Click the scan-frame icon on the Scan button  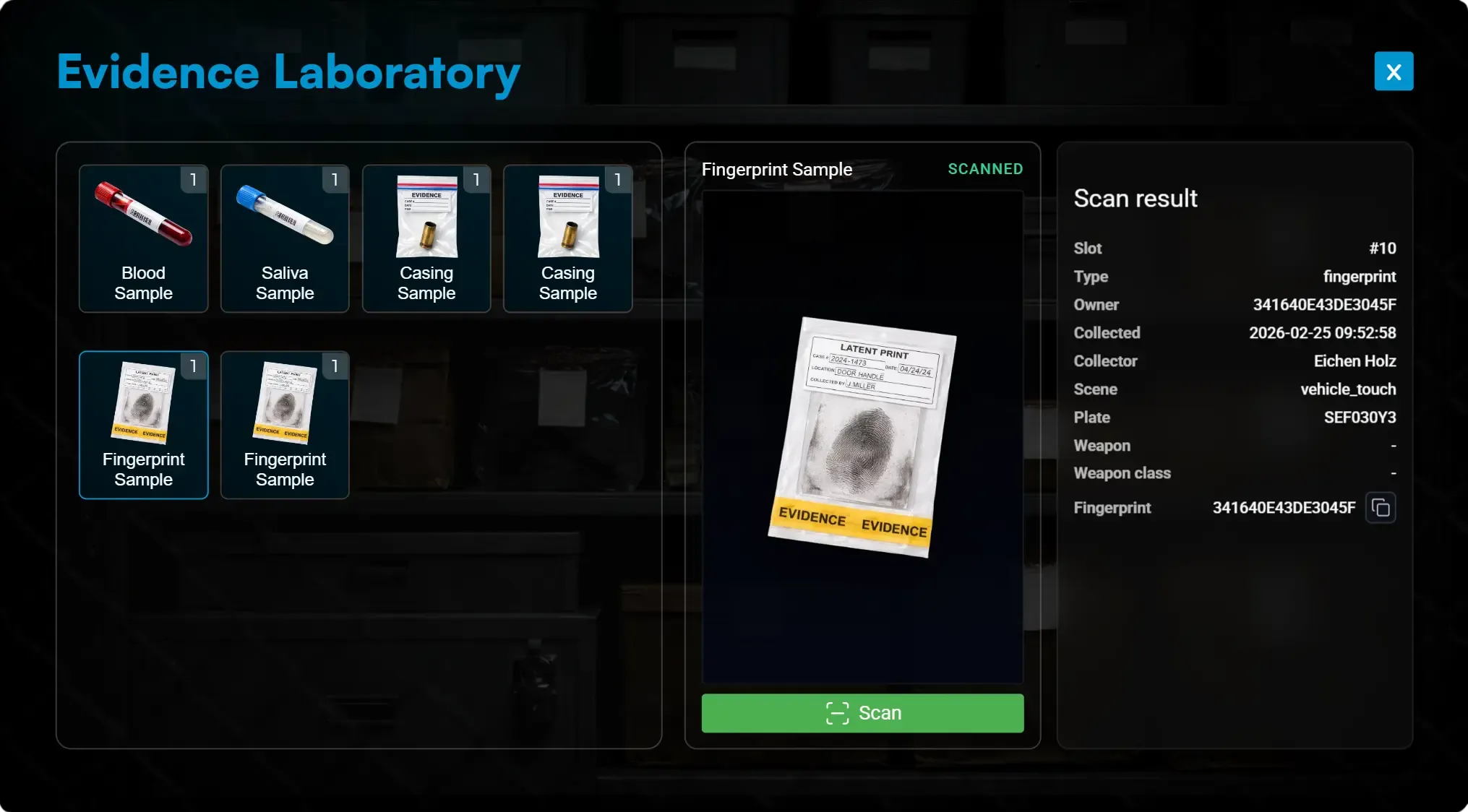(837, 713)
